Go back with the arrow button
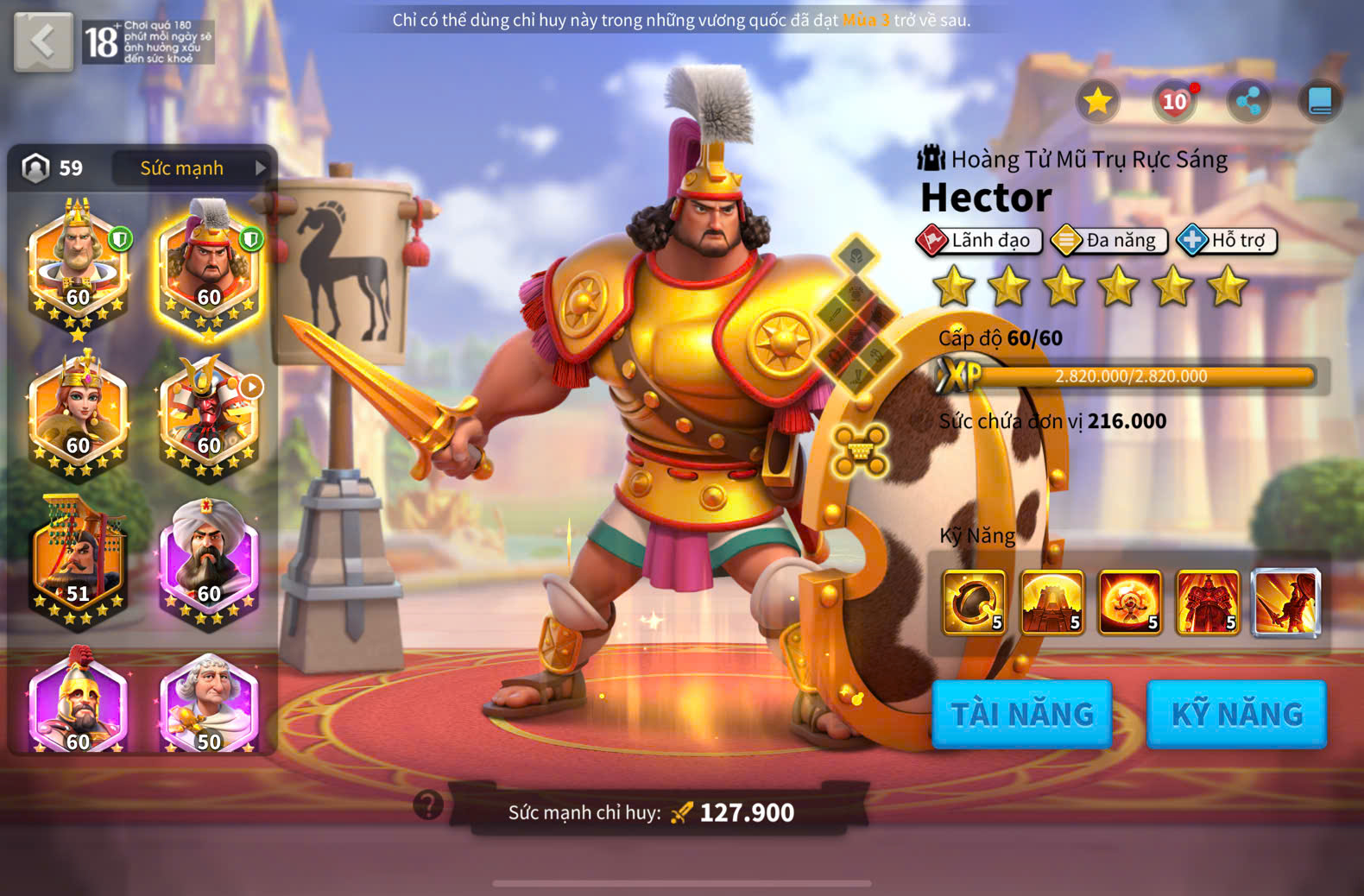Viewport: 1364px width, 896px height. click(x=43, y=41)
